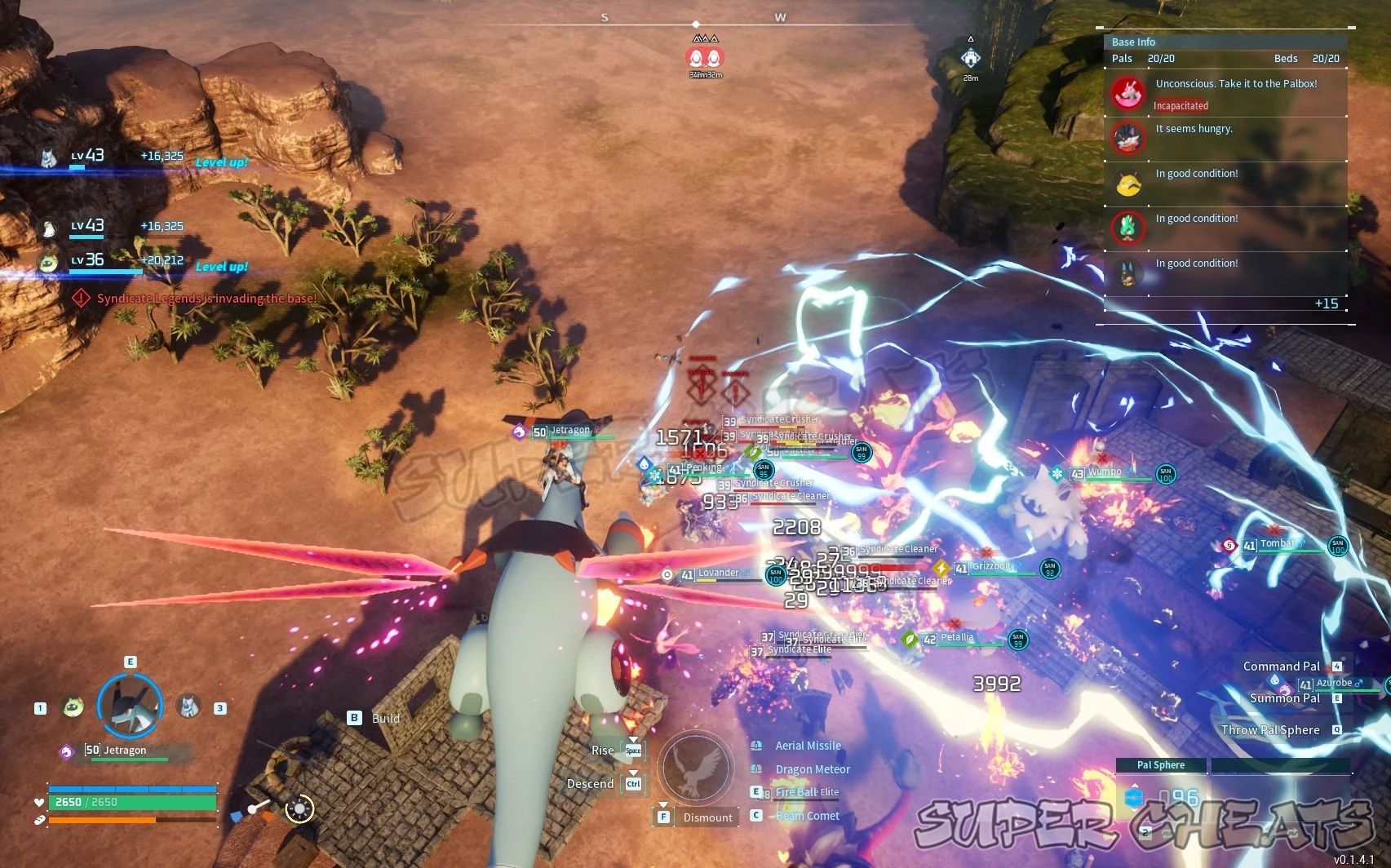Click the Command Pal option

tap(1281, 666)
